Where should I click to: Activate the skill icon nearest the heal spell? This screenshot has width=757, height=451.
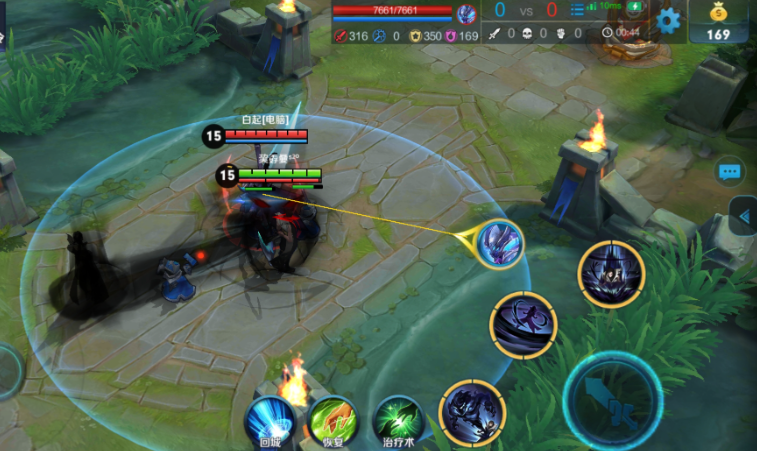tap(472, 411)
